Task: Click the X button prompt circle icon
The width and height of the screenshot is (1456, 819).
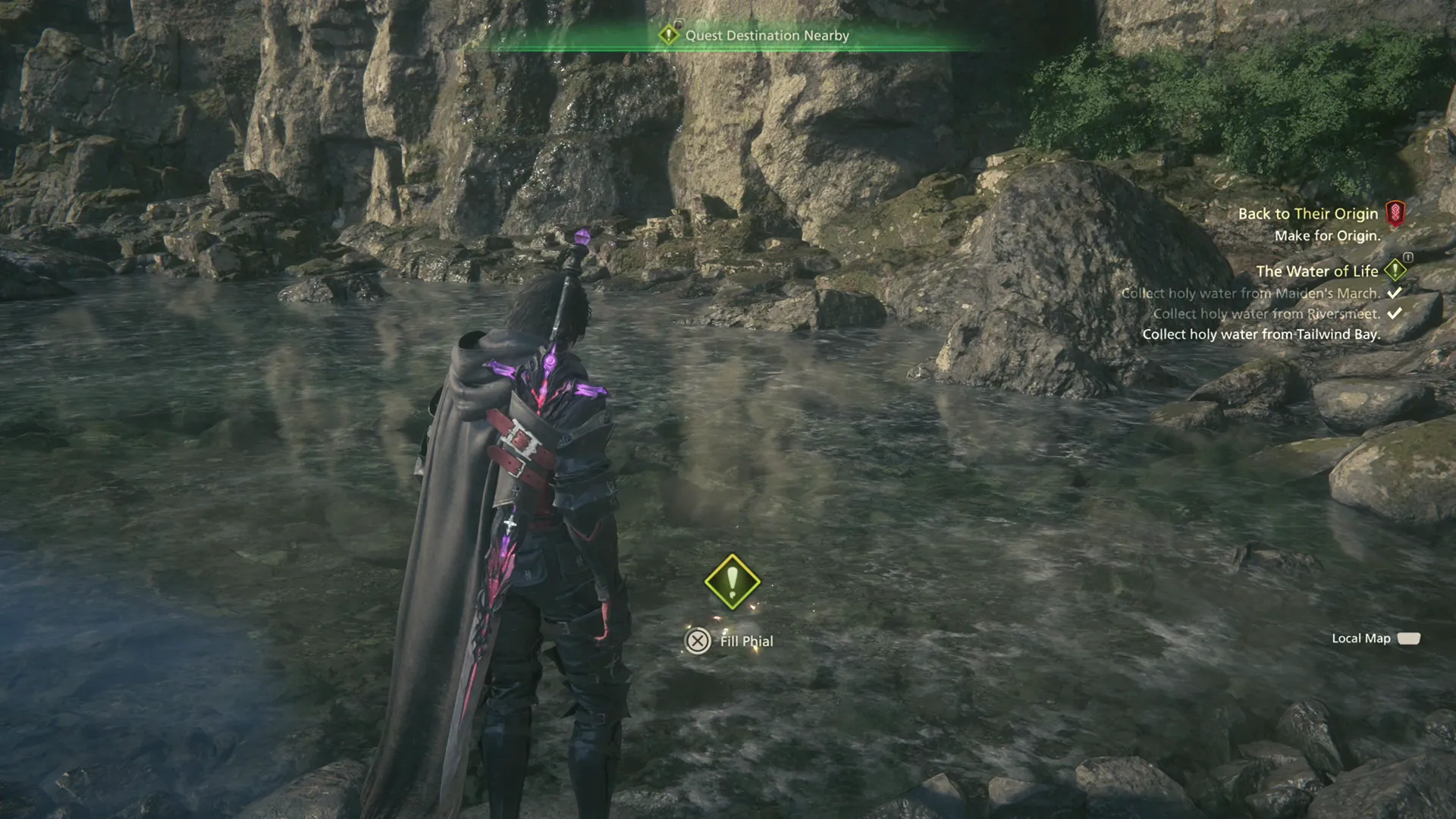Action: 697,642
